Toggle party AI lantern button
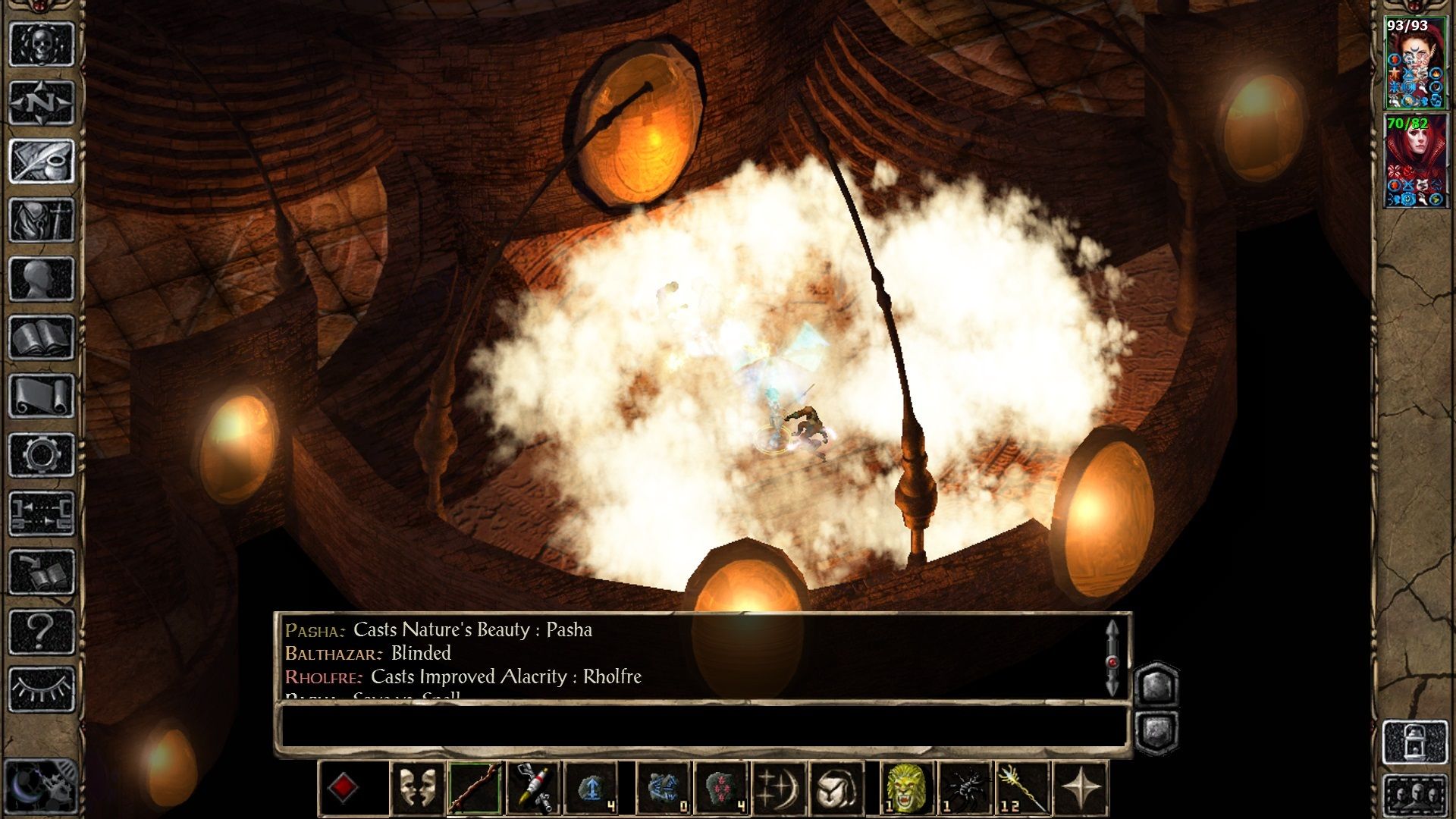Viewport: 1456px width, 819px height. coord(1415,743)
